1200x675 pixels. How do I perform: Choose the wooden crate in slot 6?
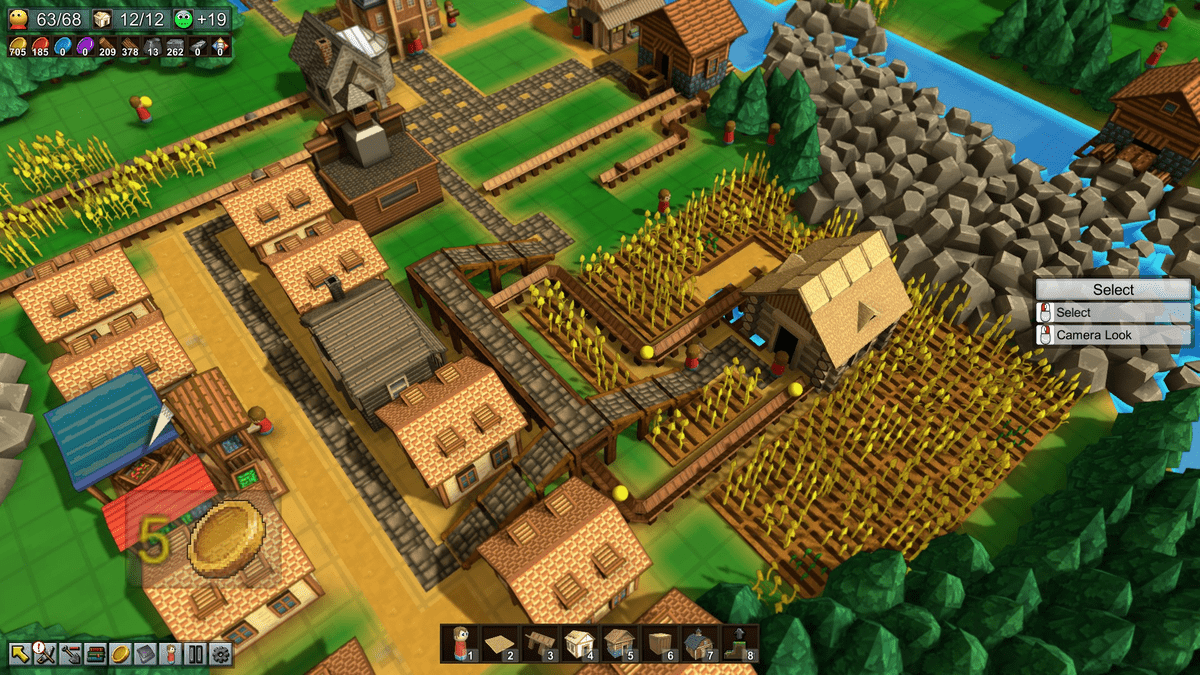[x=660, y=643]
